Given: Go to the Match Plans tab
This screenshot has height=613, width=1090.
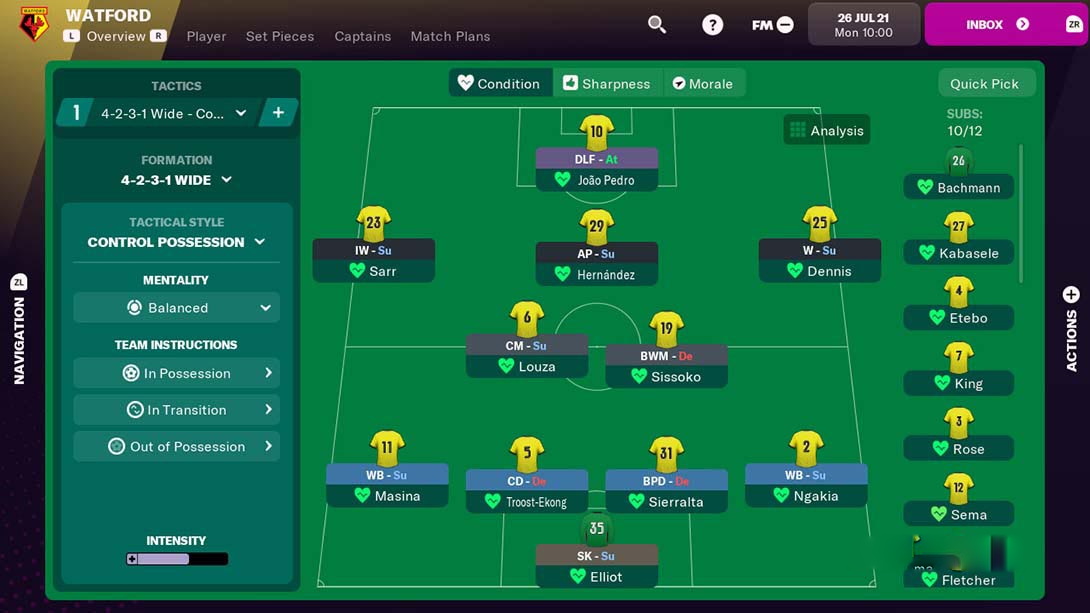Looking at the screenshot, I should [x=450, y=36].
